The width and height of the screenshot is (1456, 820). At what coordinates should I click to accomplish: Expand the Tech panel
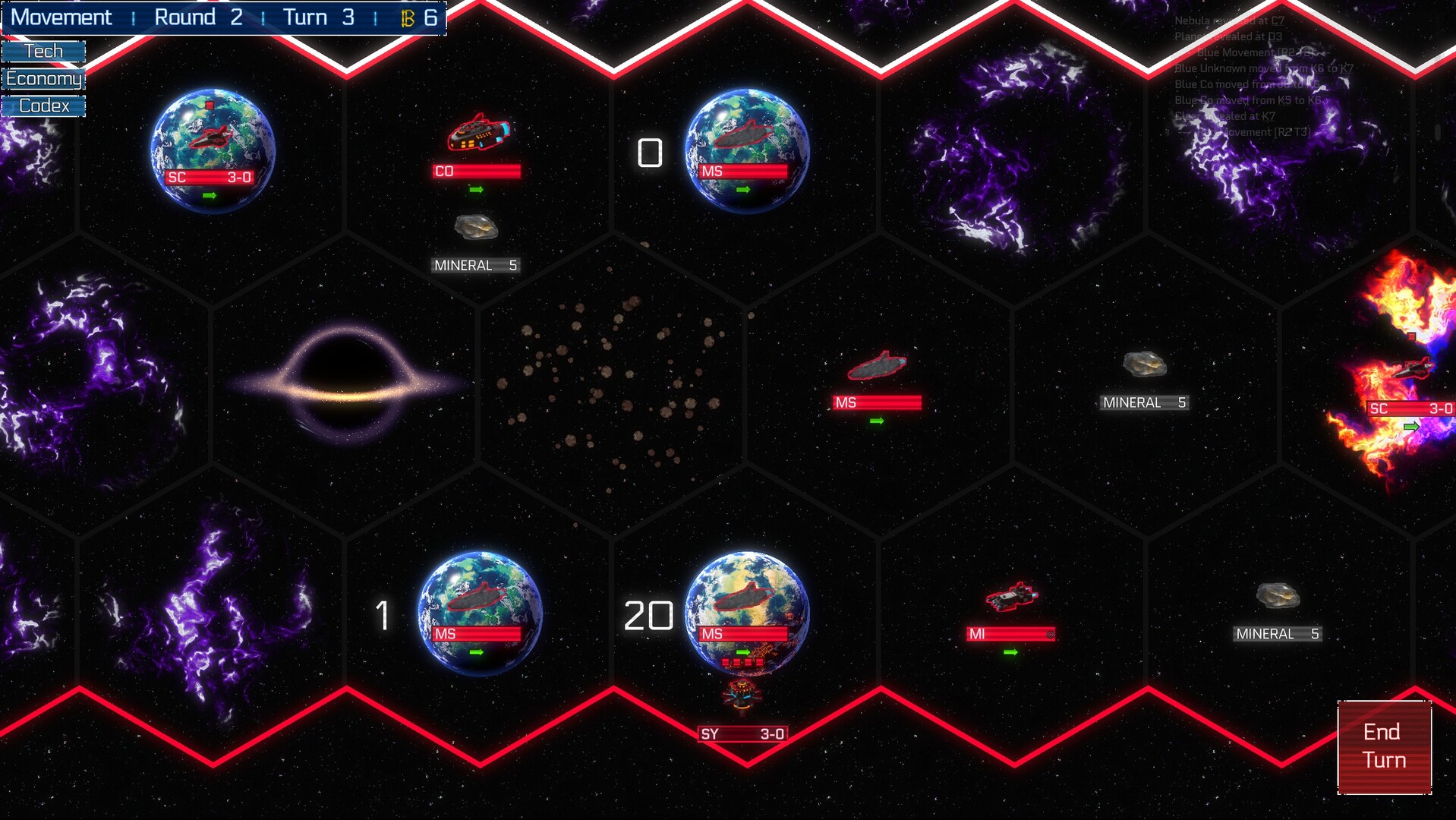[43, 50]
